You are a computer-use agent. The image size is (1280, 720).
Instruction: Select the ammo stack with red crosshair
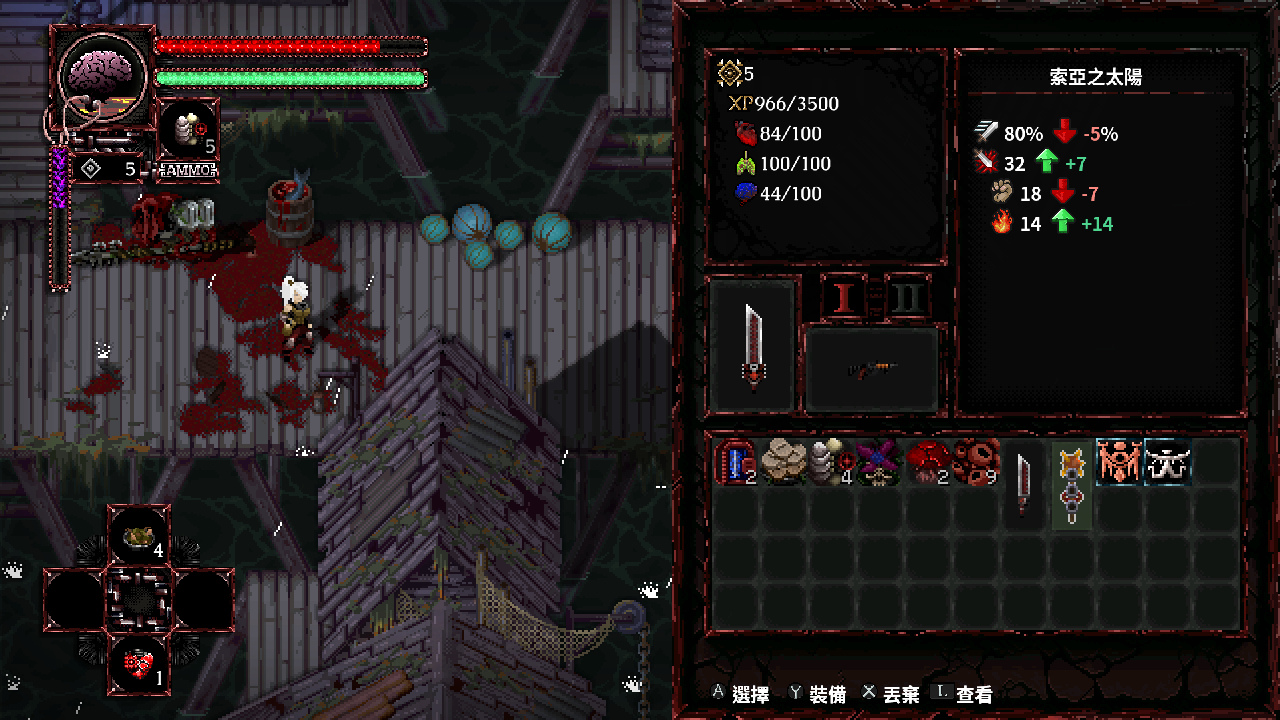[831, 463]
